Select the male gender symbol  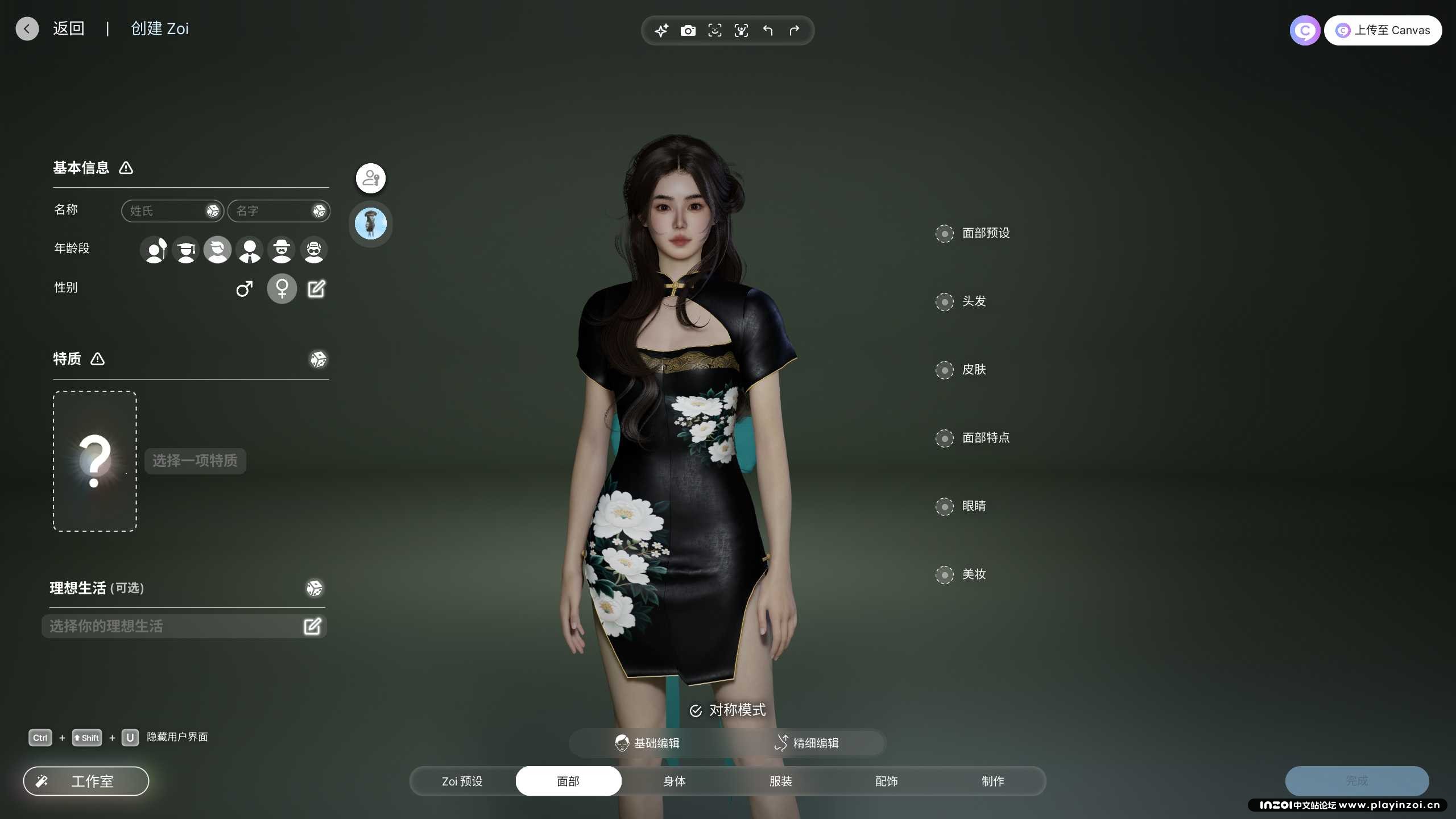[245, 289]
